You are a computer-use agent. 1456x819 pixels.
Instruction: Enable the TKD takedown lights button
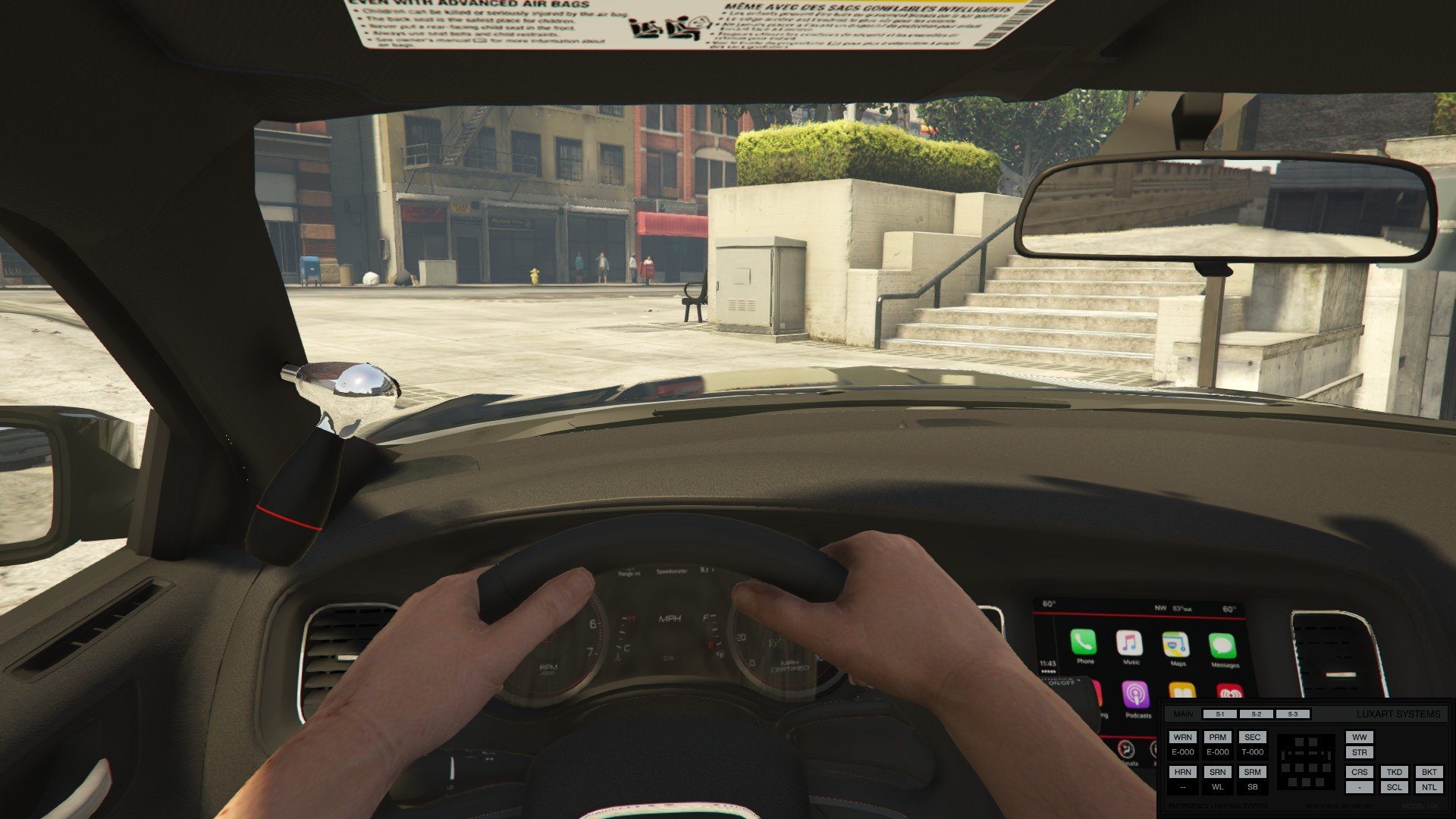[1394, 772]
